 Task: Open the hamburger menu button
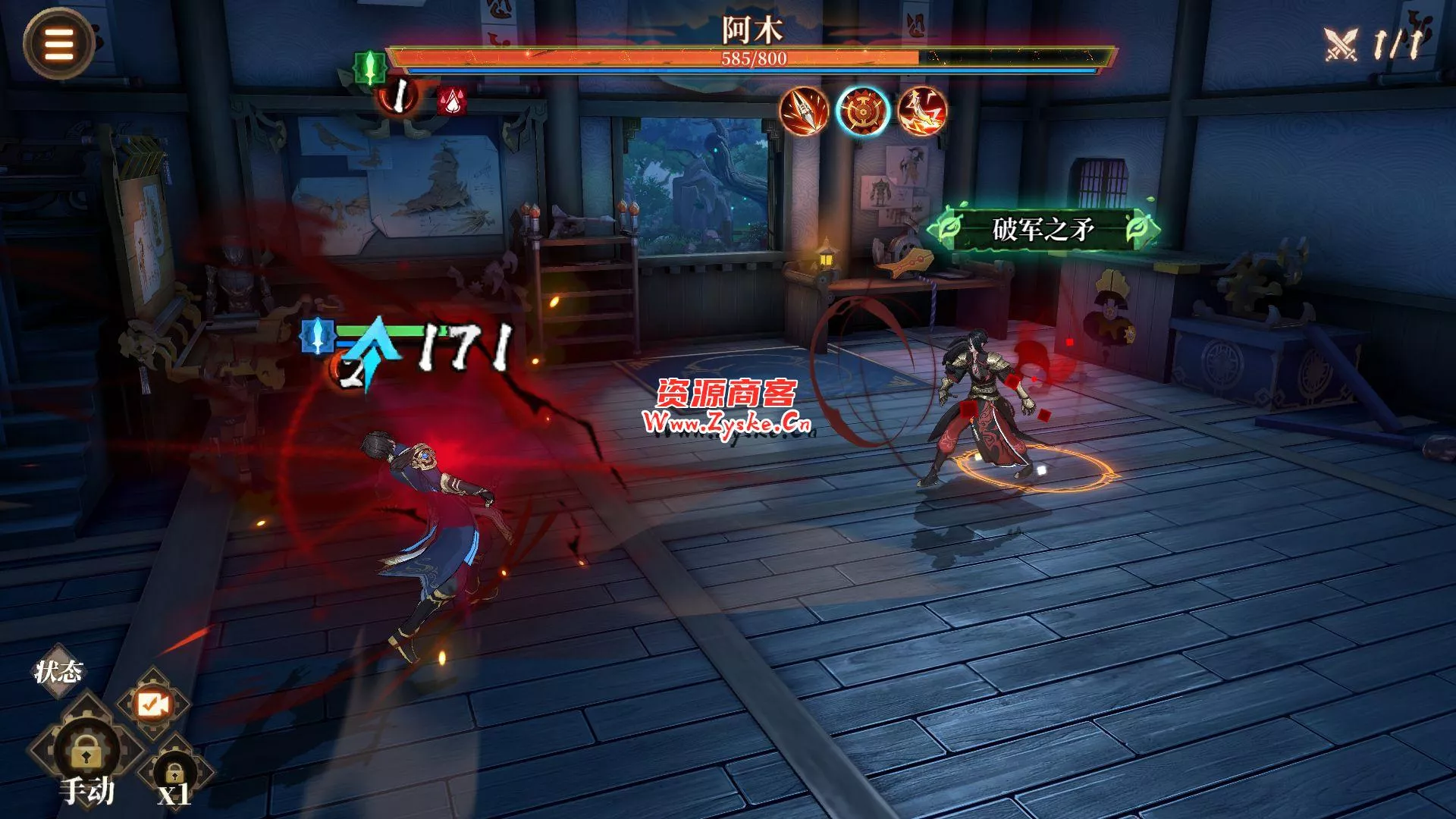[x=58, y=45]
